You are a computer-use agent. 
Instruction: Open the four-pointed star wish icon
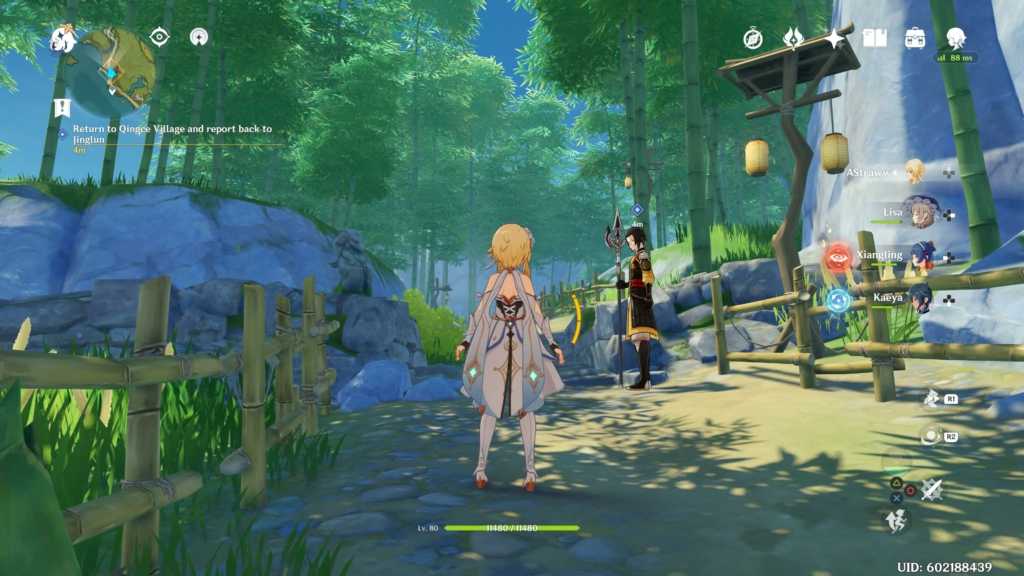click(833, 38)
